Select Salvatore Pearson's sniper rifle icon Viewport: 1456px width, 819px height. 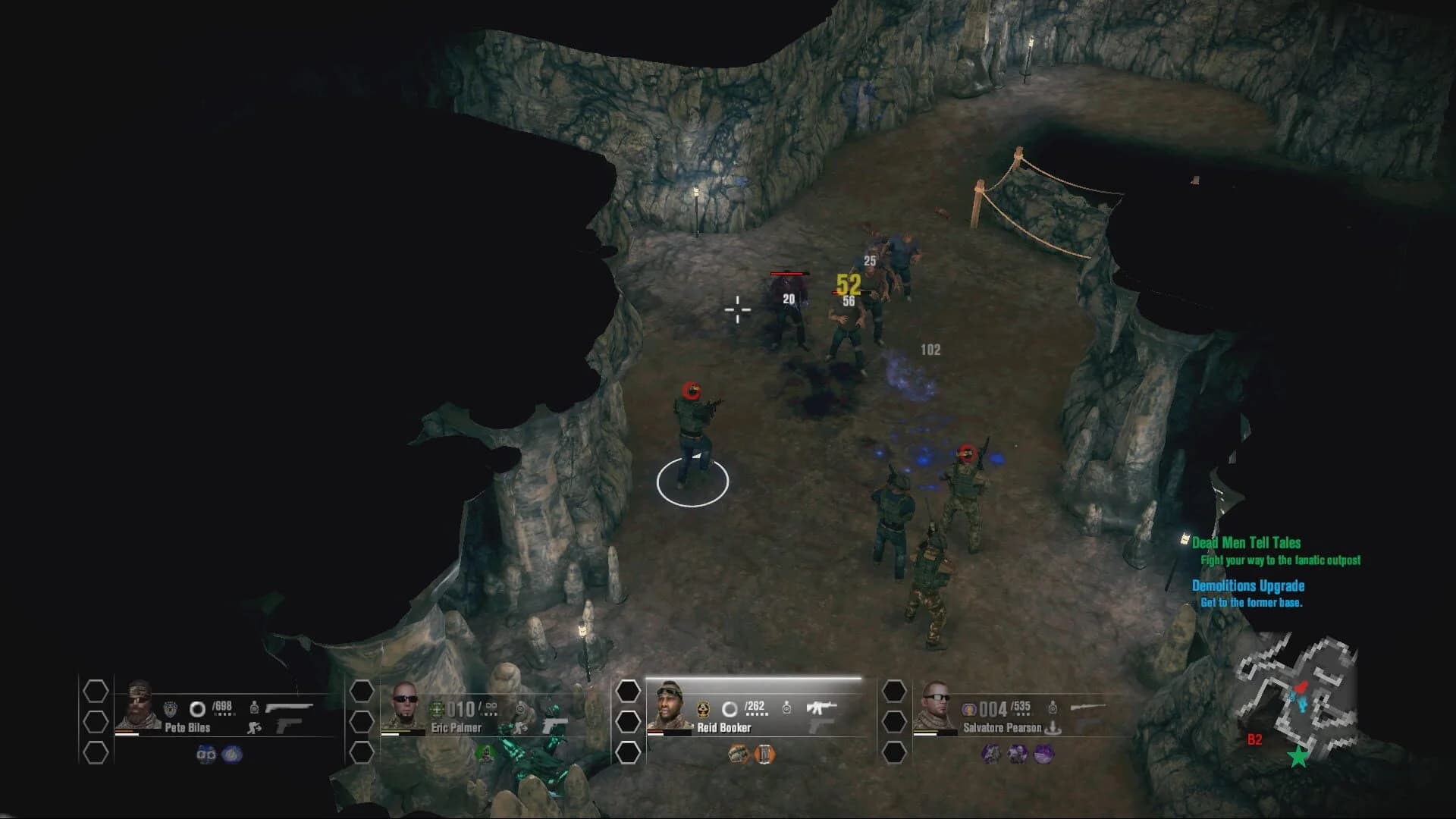(1089, 707)
